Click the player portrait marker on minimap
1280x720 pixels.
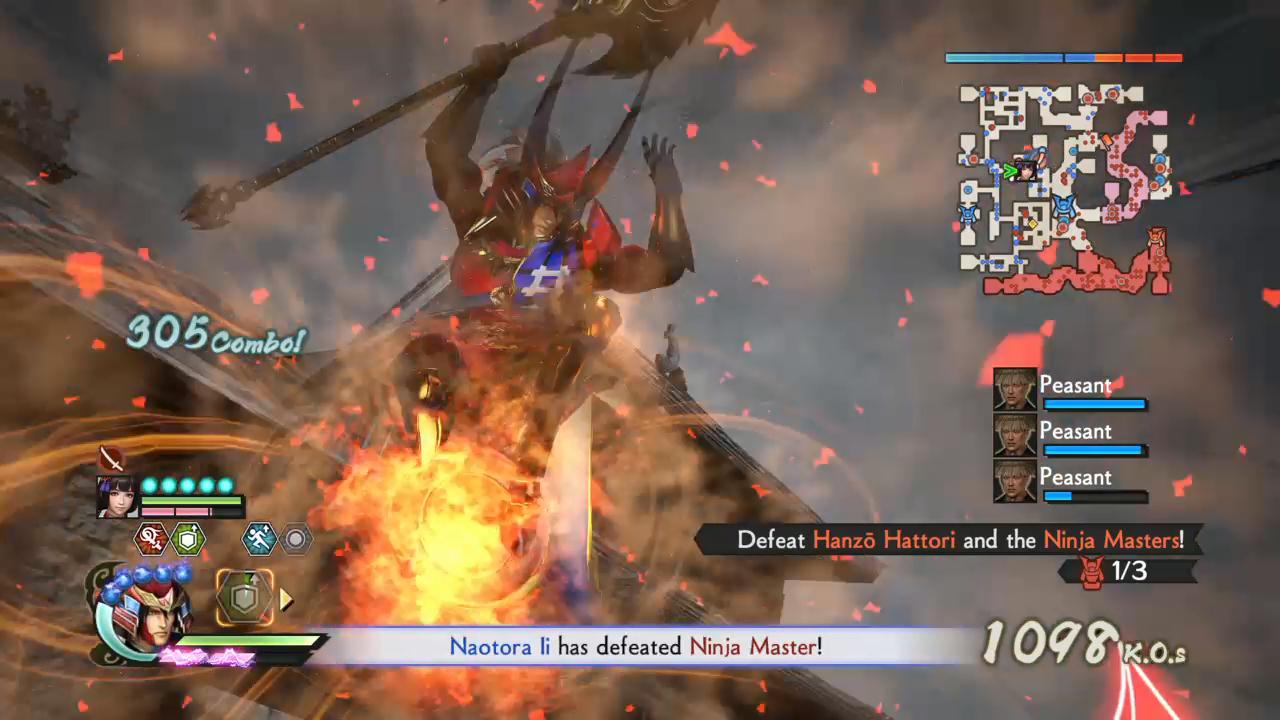click(x=1025, y=169)
